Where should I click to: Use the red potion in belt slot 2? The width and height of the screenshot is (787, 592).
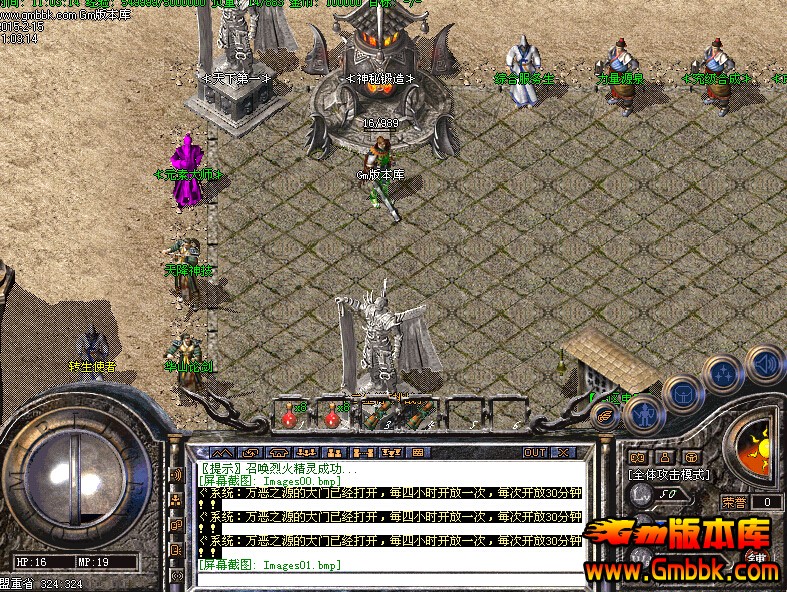tap(335, 411)
